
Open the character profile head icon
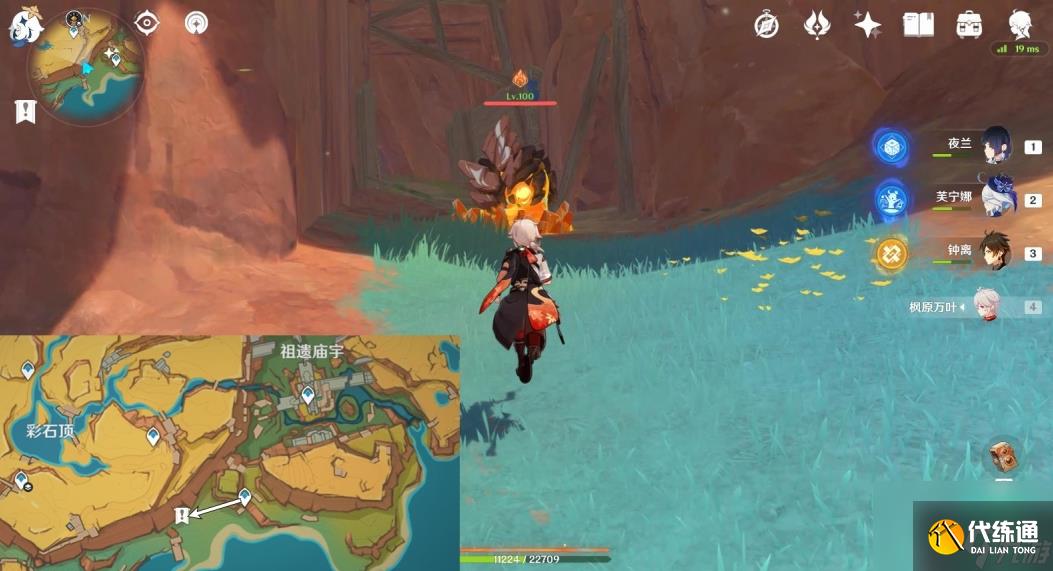click(x=1020, y=24)
